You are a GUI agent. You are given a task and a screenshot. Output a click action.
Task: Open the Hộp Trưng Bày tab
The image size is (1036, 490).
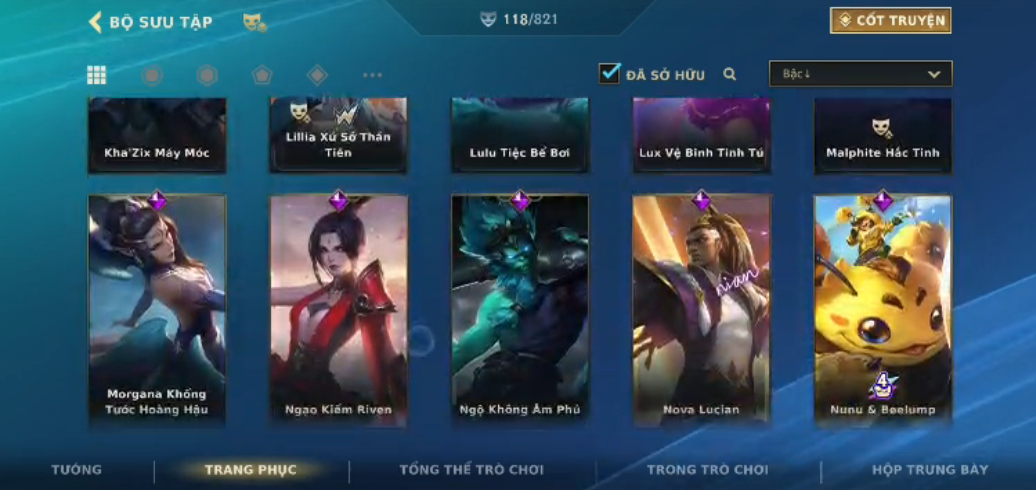coord(930,470)
